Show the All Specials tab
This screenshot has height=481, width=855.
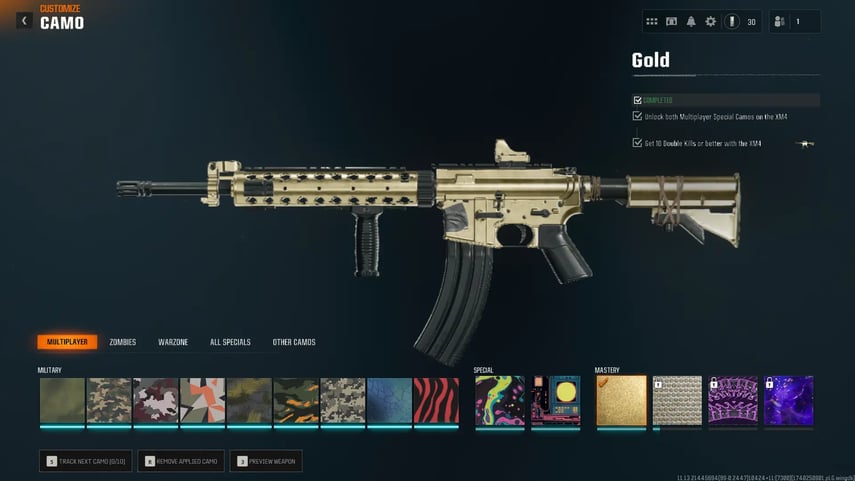click(230, 342)
